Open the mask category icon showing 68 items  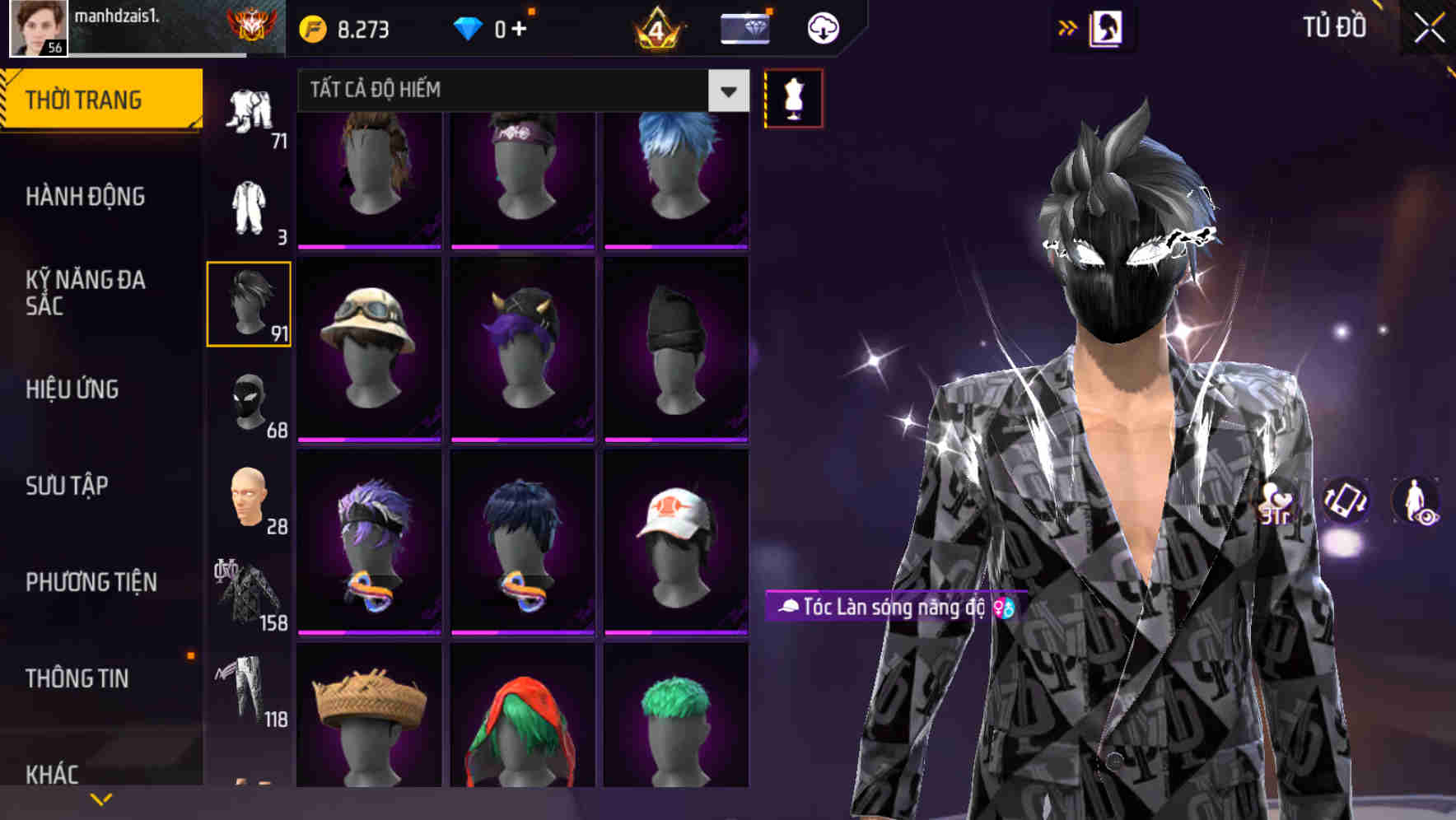(x=249, y=401)
